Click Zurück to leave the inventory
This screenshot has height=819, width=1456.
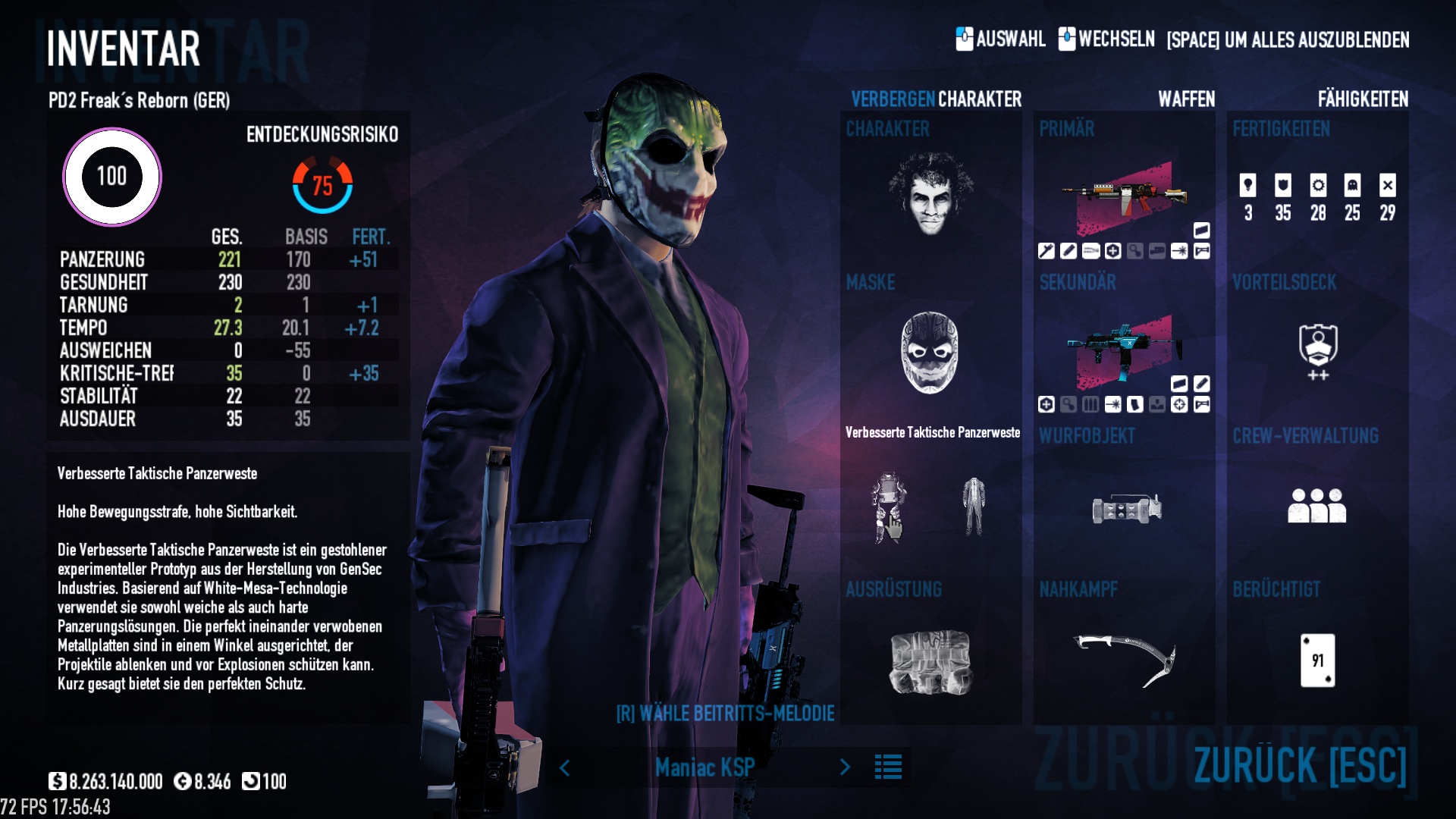[1300, 764]
